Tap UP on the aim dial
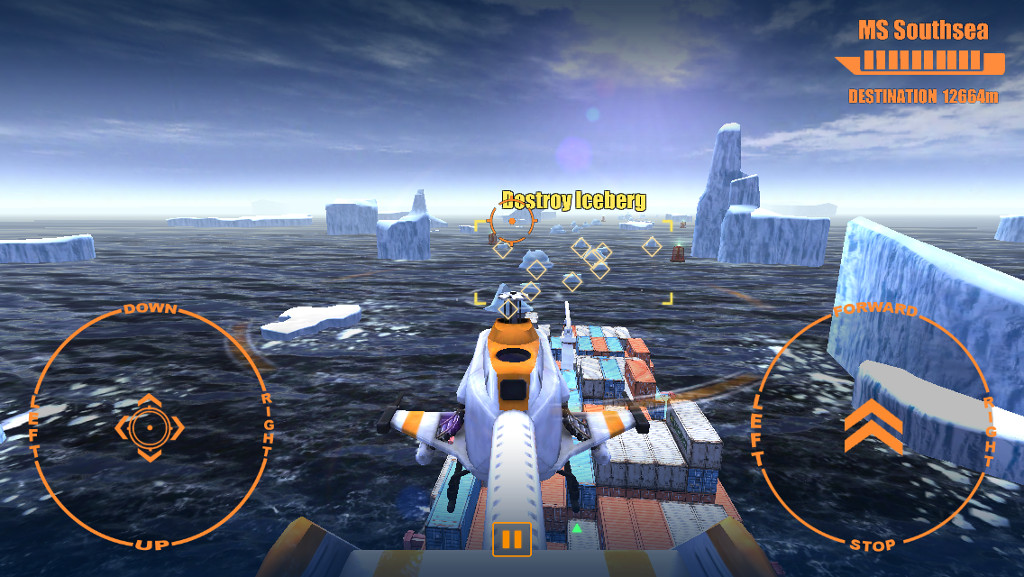The width and height of the screenshot is (1024, 577). 150,543
